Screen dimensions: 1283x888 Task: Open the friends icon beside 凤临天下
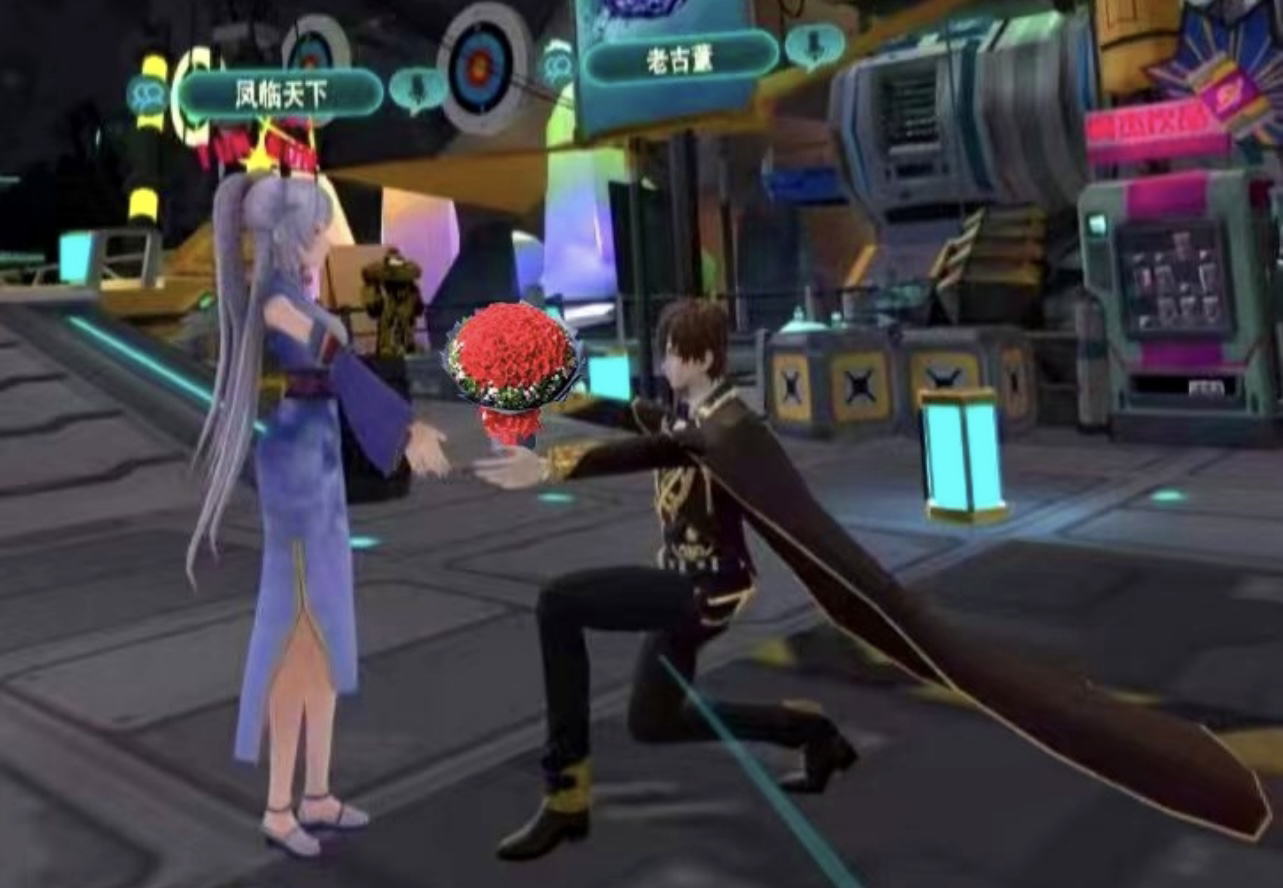pos(147,95)
